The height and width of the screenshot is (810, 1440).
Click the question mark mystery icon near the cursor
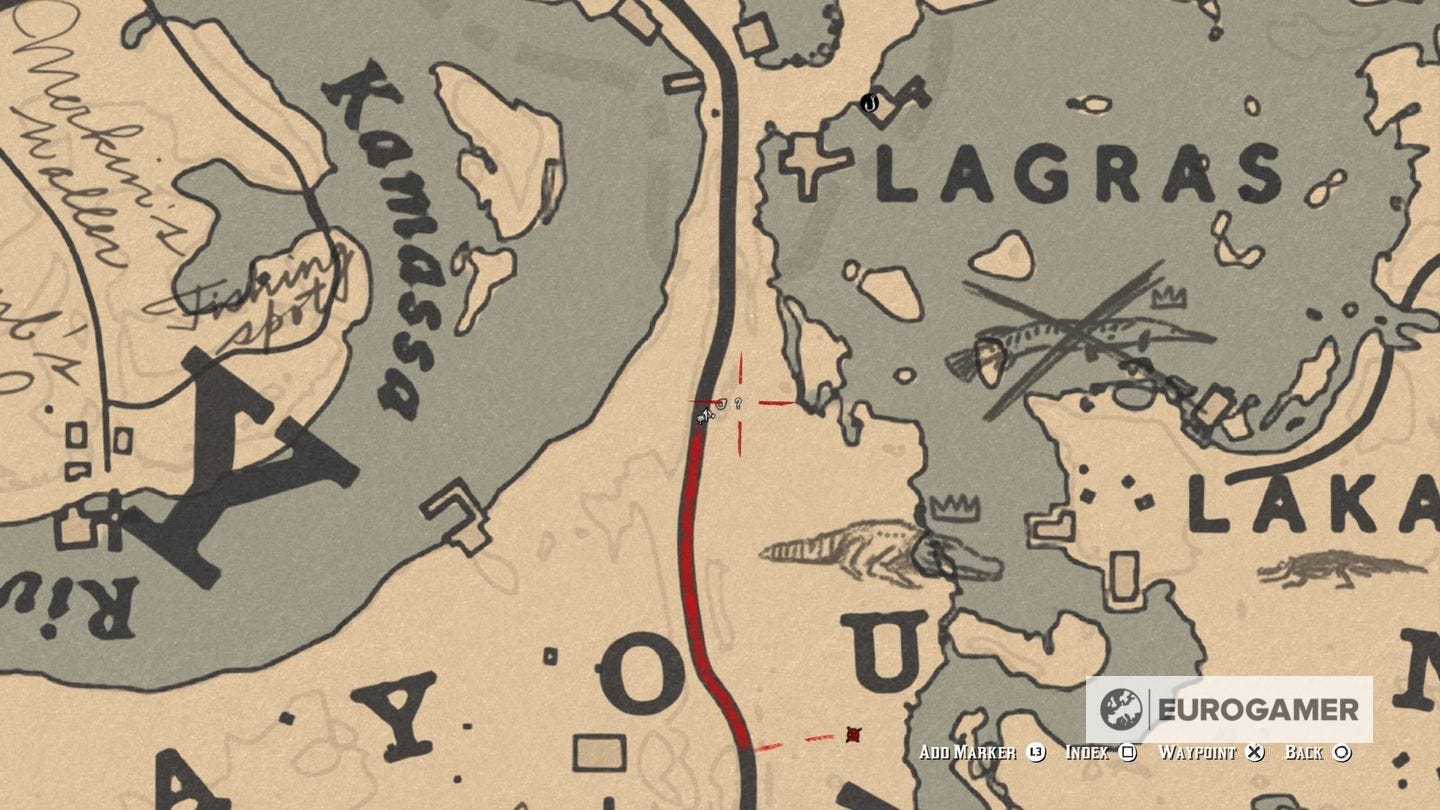tap(738, 401)
